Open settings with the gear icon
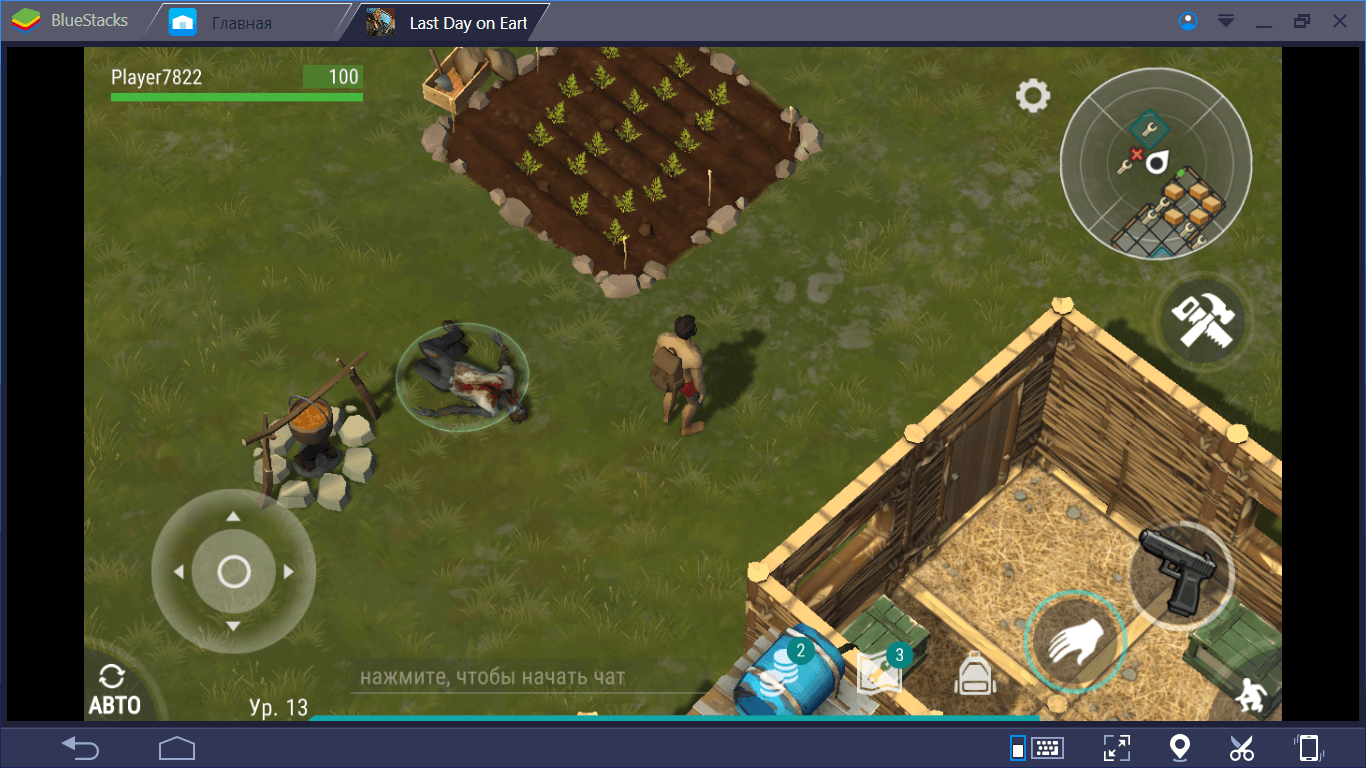Image resolution: width=1366 pixels, height=768 pixels. 1033,96
